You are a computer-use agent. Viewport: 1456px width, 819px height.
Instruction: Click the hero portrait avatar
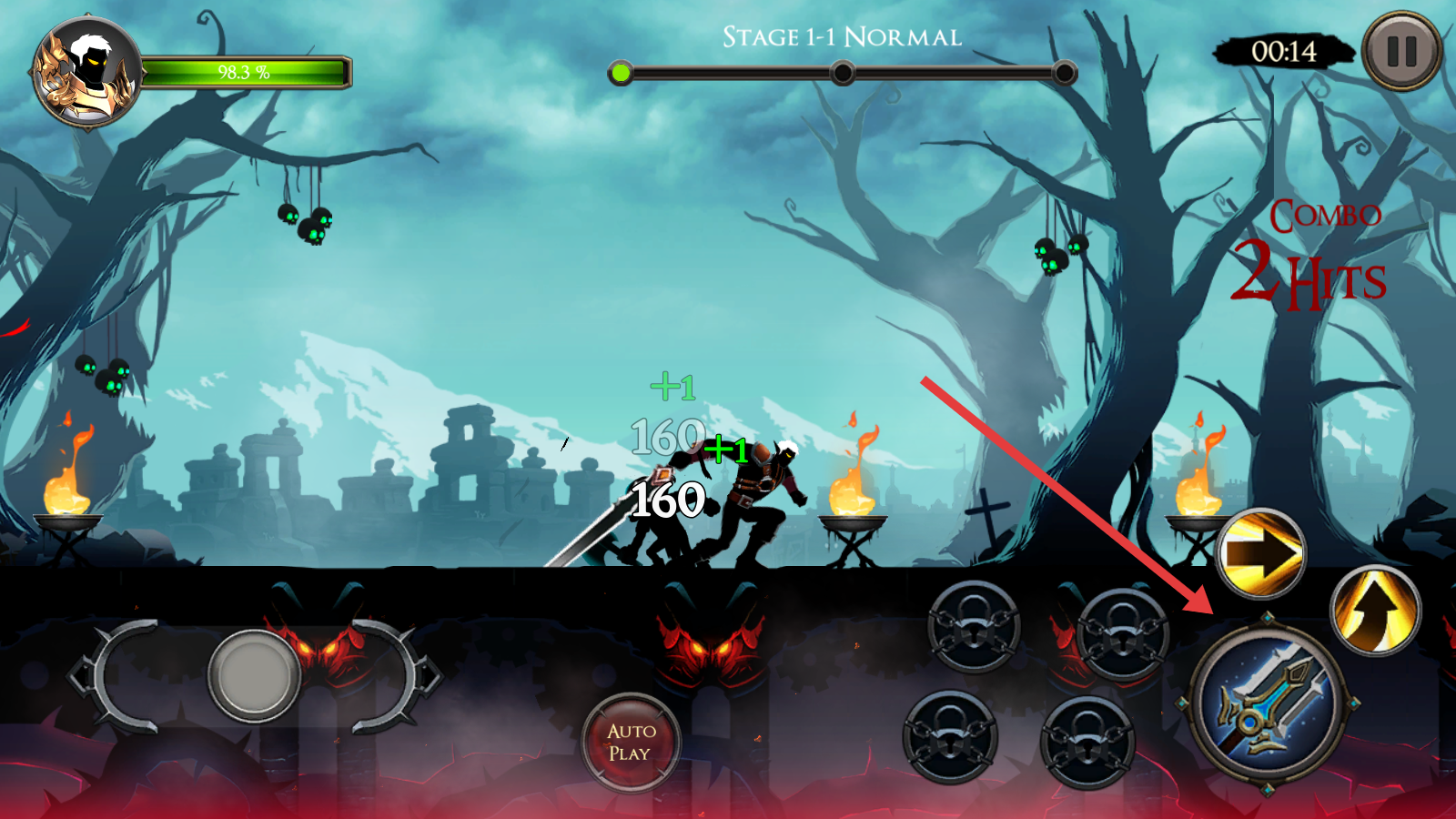coord(86,73)
